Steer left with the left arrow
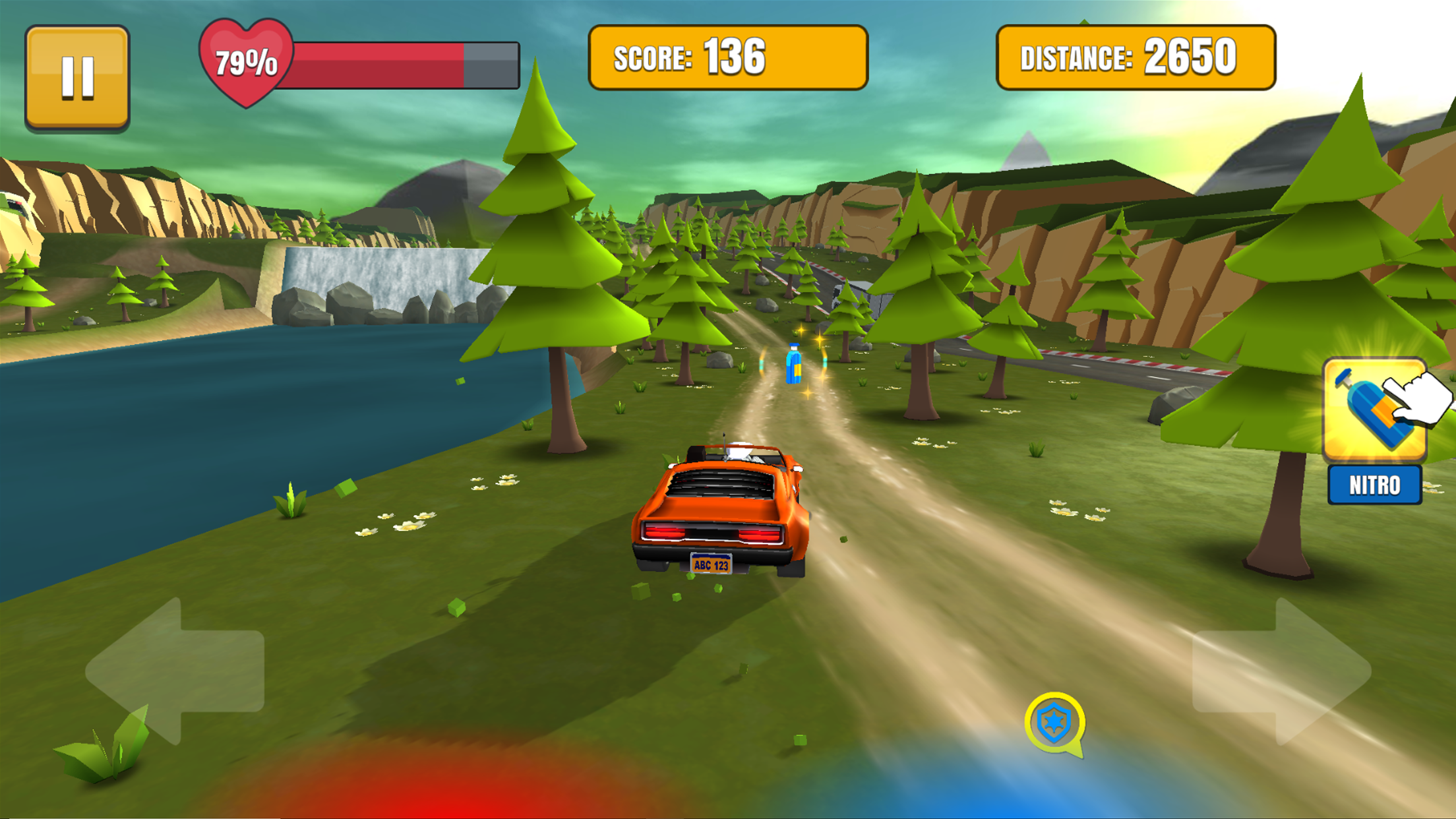1456x819 pixels. click(x=176, y=671)
